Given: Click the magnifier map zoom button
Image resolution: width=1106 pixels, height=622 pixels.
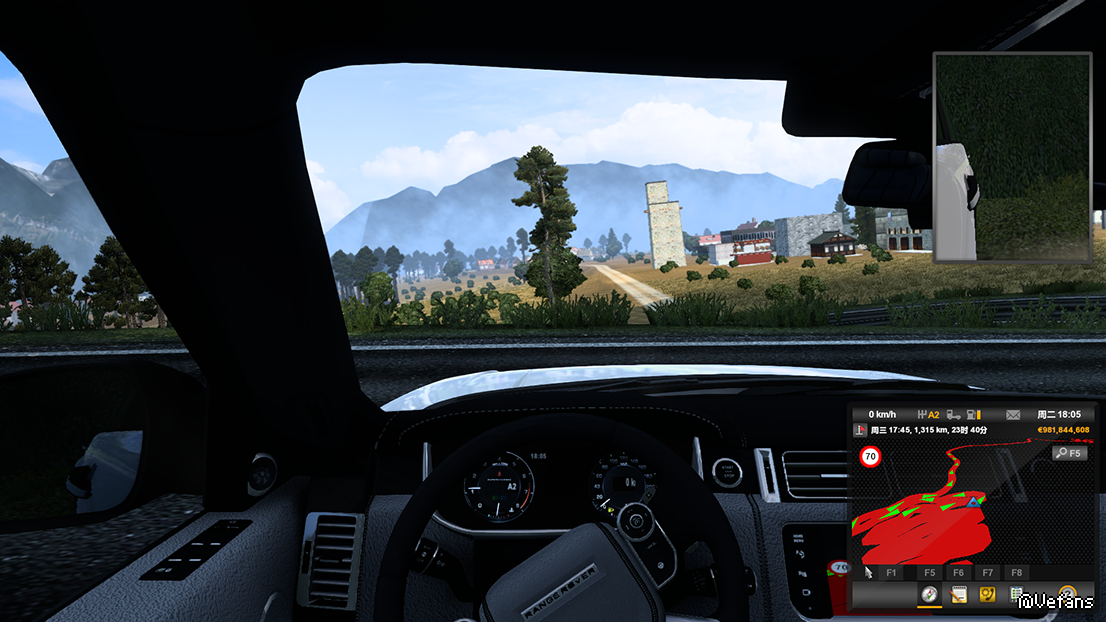Looking at the screenshot, I should 1069,453.
